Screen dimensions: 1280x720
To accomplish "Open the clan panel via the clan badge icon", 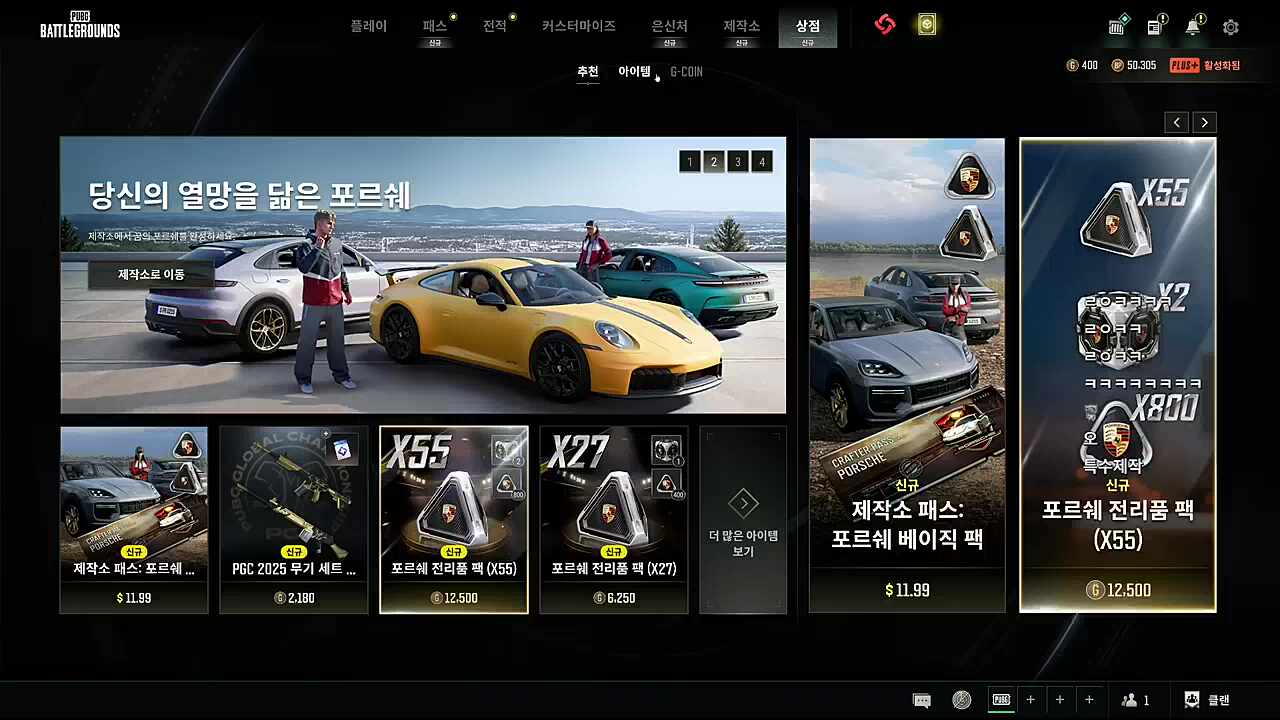I will [x=1191, y=699].
